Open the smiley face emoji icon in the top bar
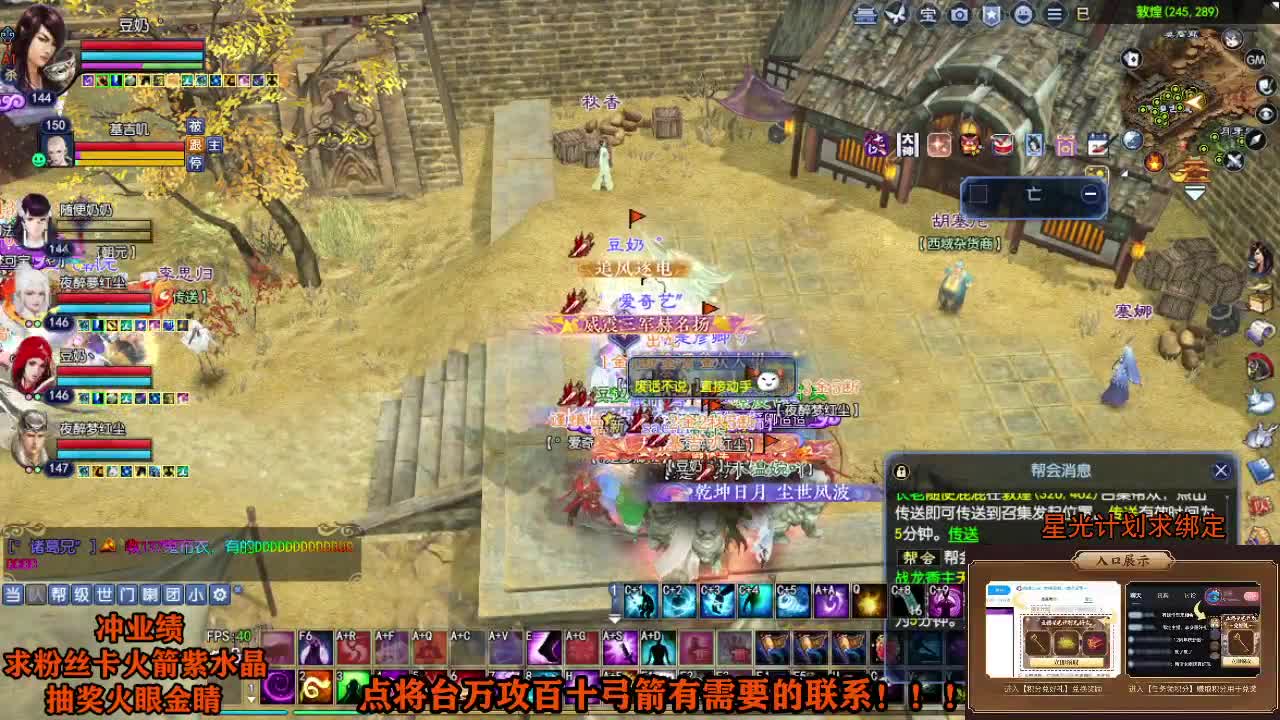 click(x=1021, y=14)
